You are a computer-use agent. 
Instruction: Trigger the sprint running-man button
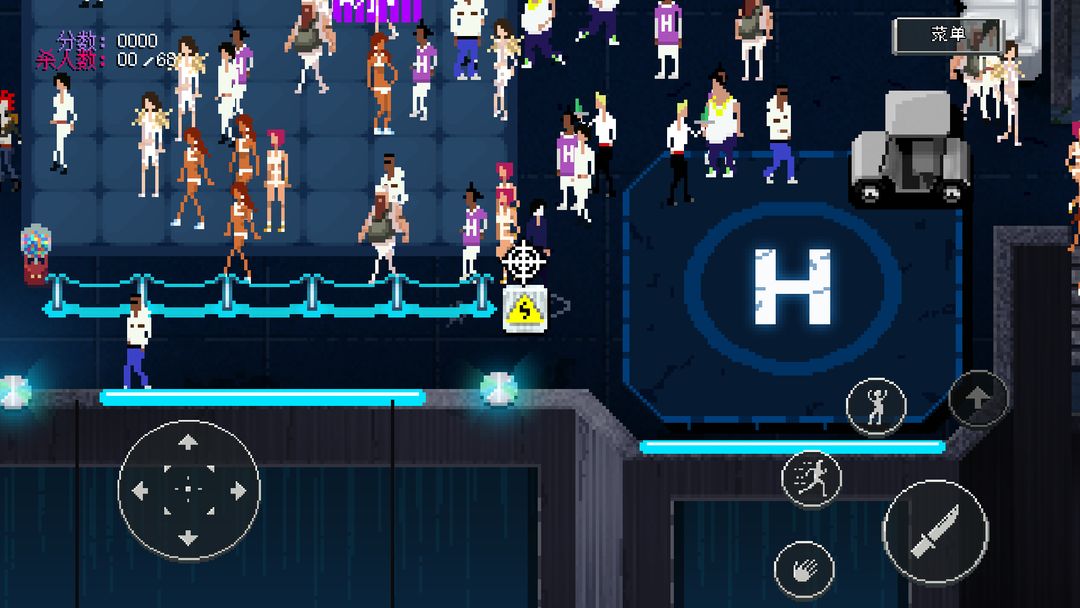point(811,478)
